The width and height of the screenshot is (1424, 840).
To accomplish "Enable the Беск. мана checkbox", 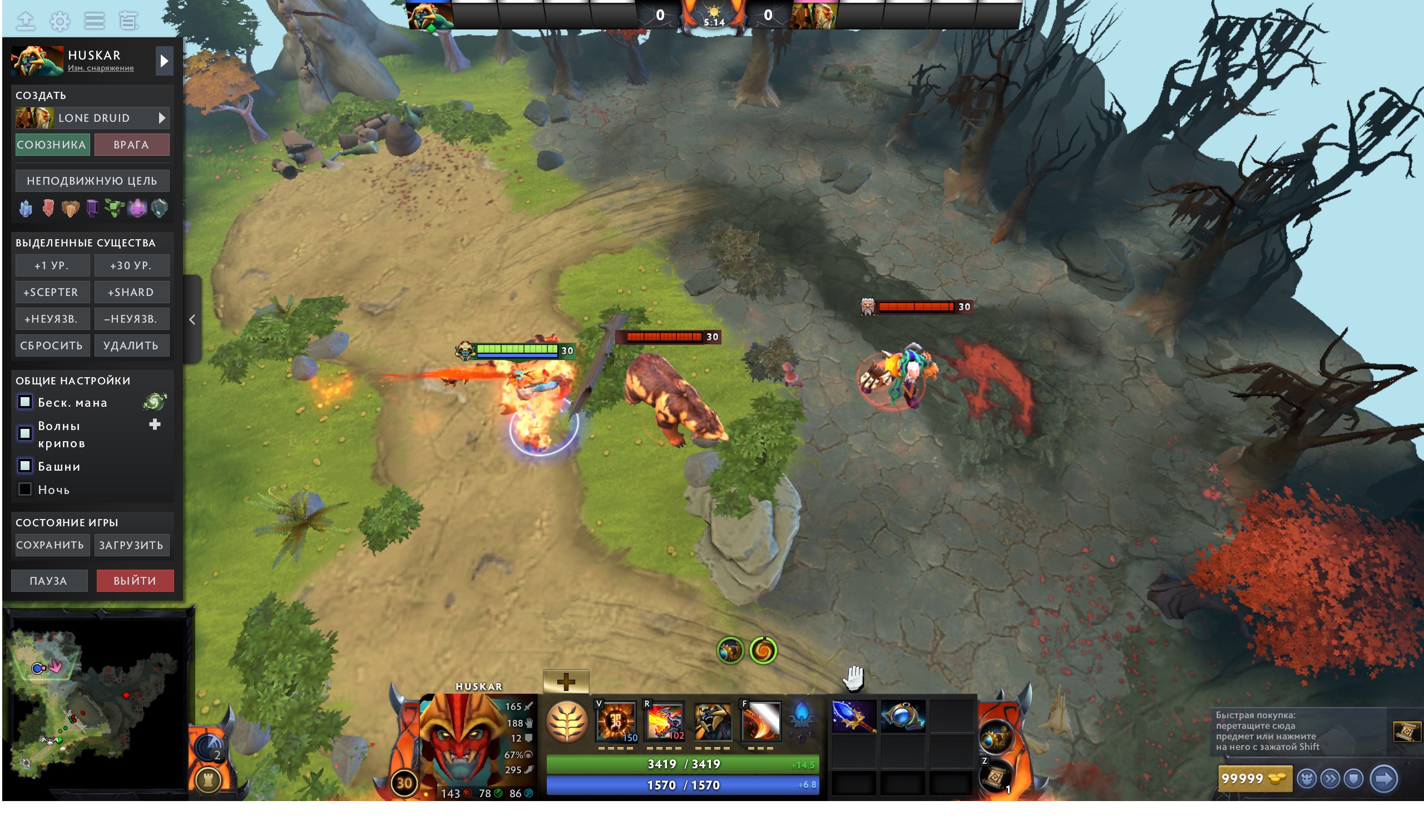I will [25, 402].
